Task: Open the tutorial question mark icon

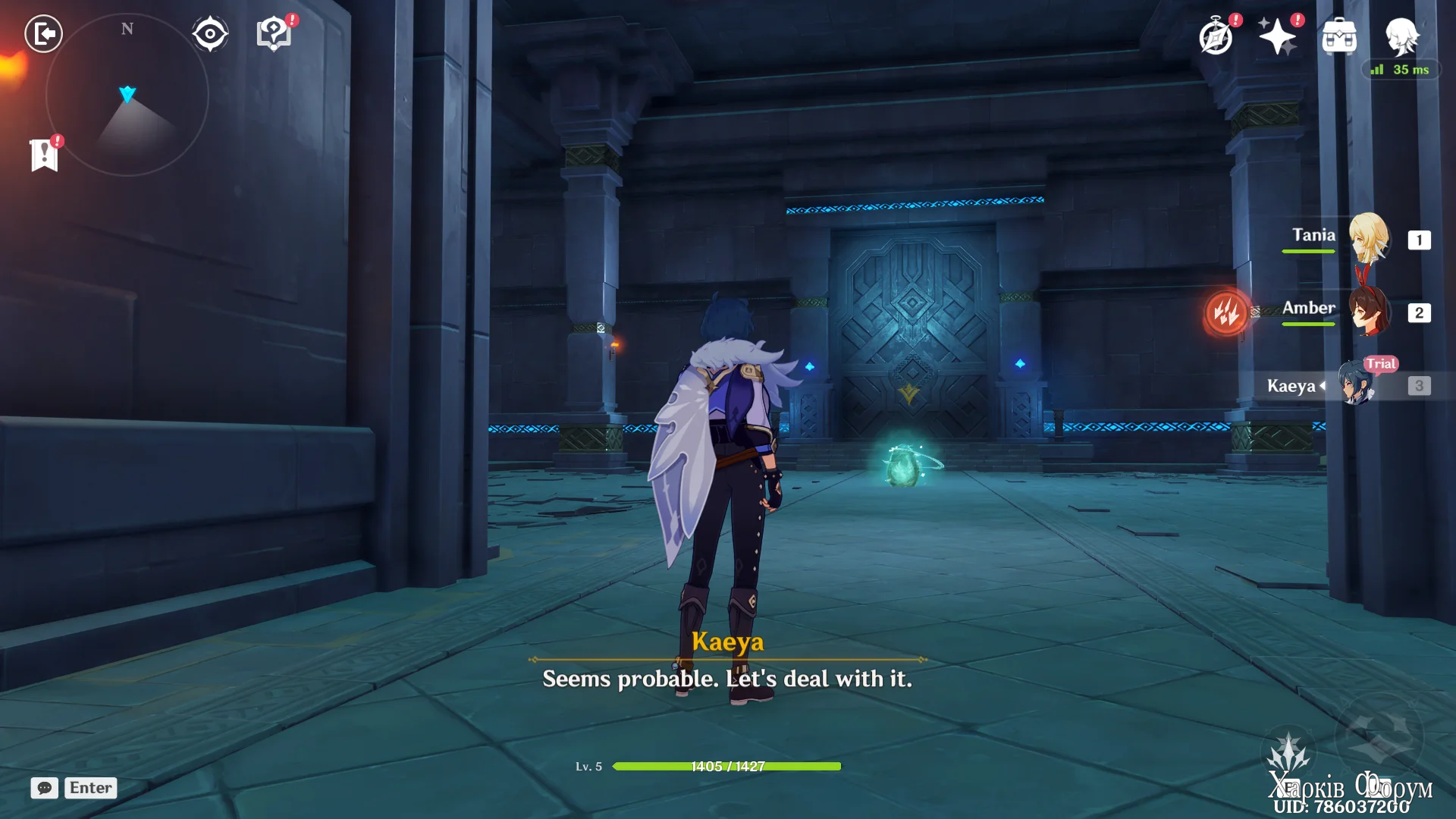Action: point(274,34)
